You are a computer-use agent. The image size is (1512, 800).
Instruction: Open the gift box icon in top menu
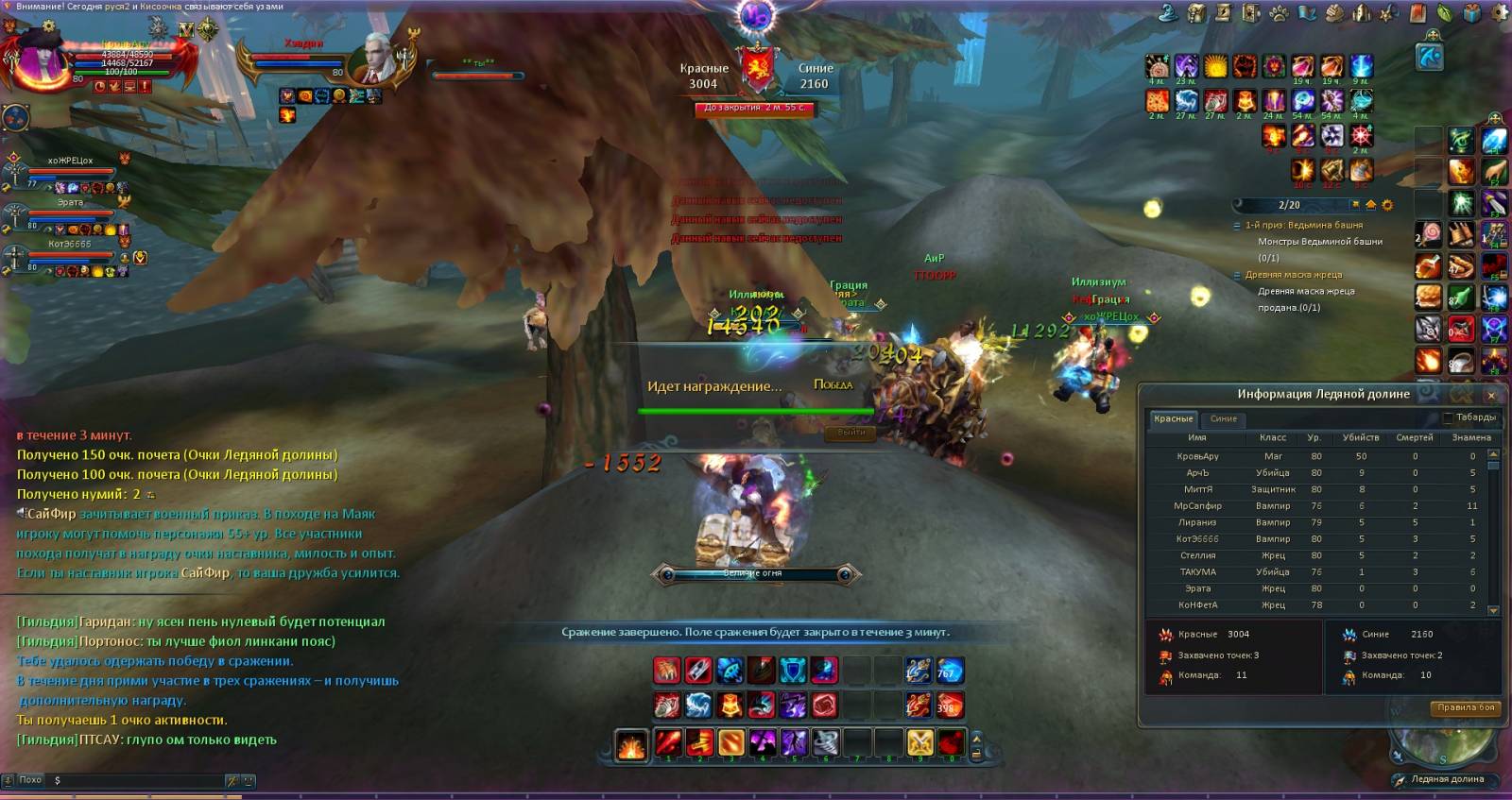coord(1472,12)
